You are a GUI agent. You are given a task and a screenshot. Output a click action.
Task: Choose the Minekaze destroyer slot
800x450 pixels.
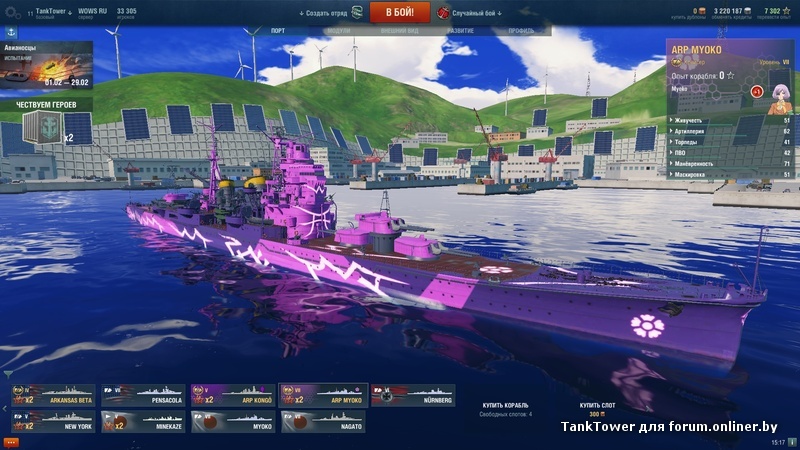pos(143,422)
